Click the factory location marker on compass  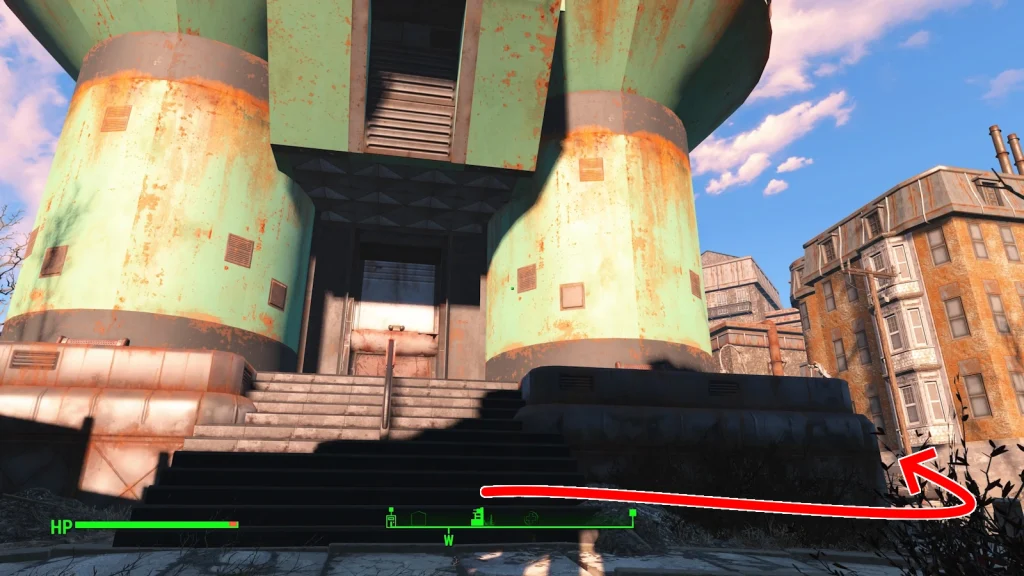(479, 516)
